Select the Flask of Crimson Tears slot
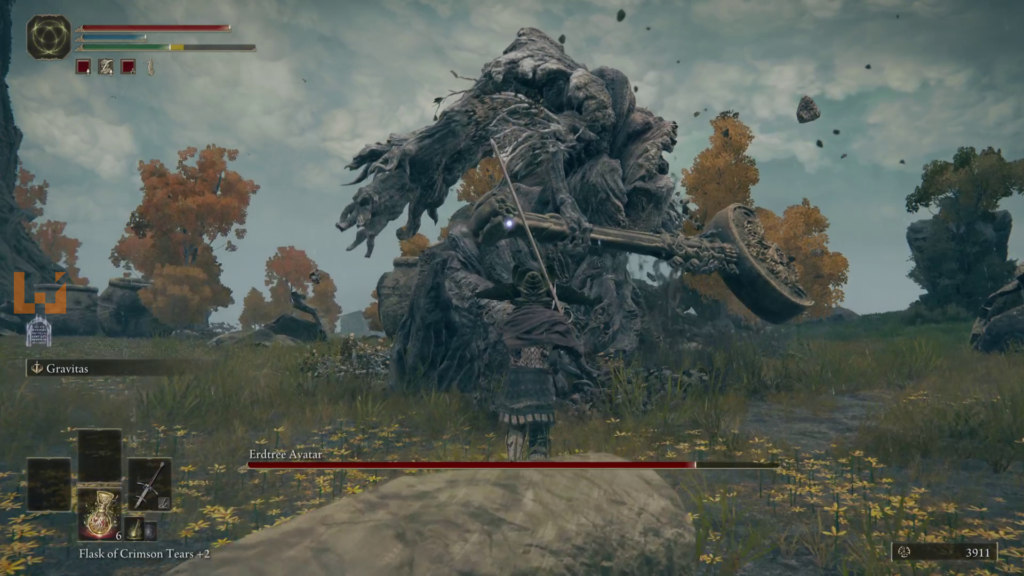The image size is (1024, 576). click(100, 512)
